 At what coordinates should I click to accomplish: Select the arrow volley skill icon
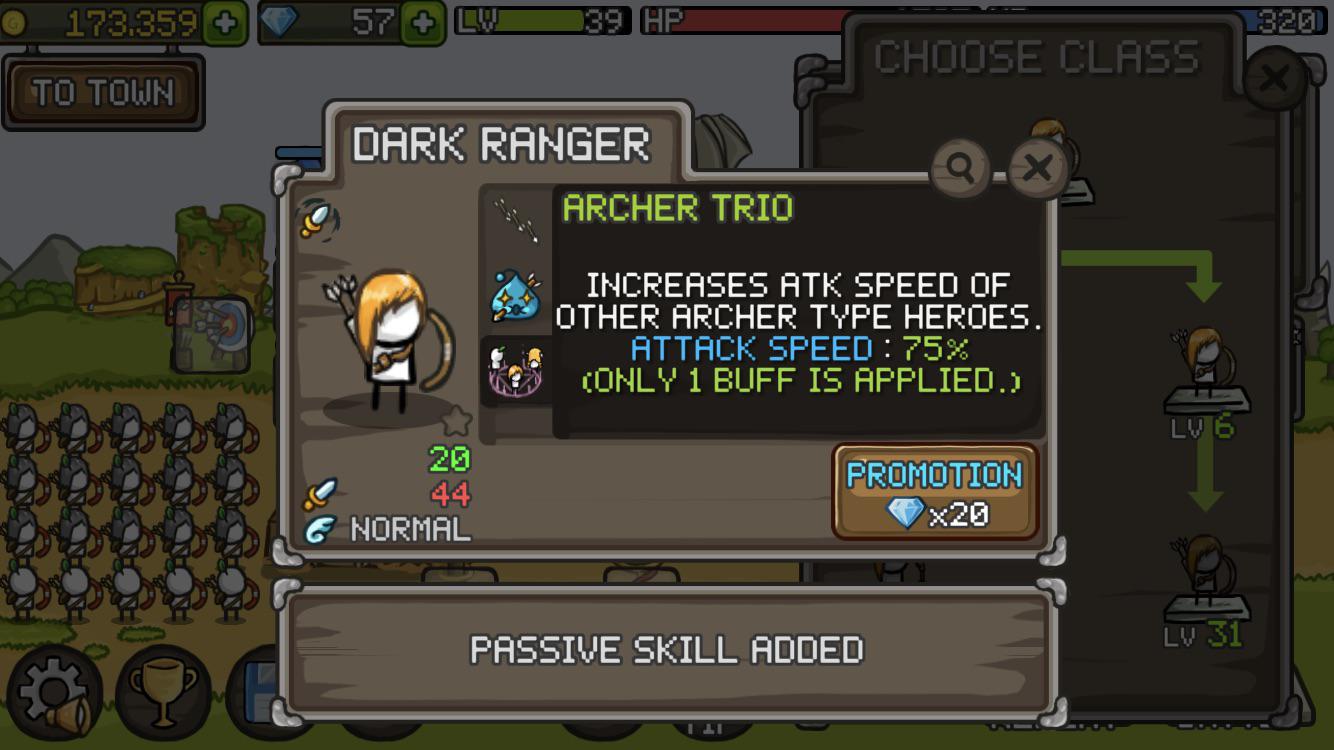click(x=516, y=217)
